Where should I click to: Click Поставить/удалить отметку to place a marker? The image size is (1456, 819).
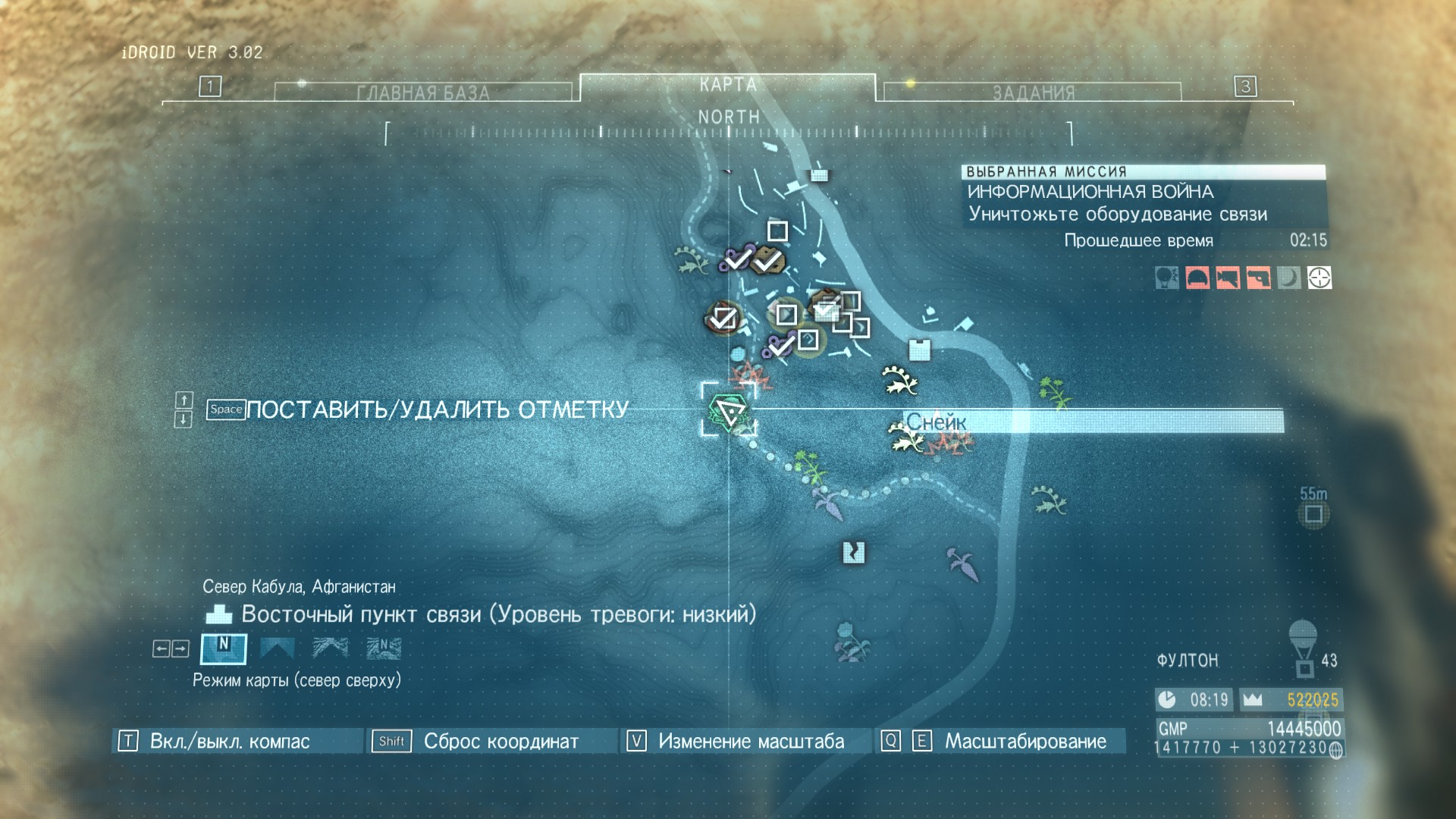pyautogui.click(x=437, y=409)
